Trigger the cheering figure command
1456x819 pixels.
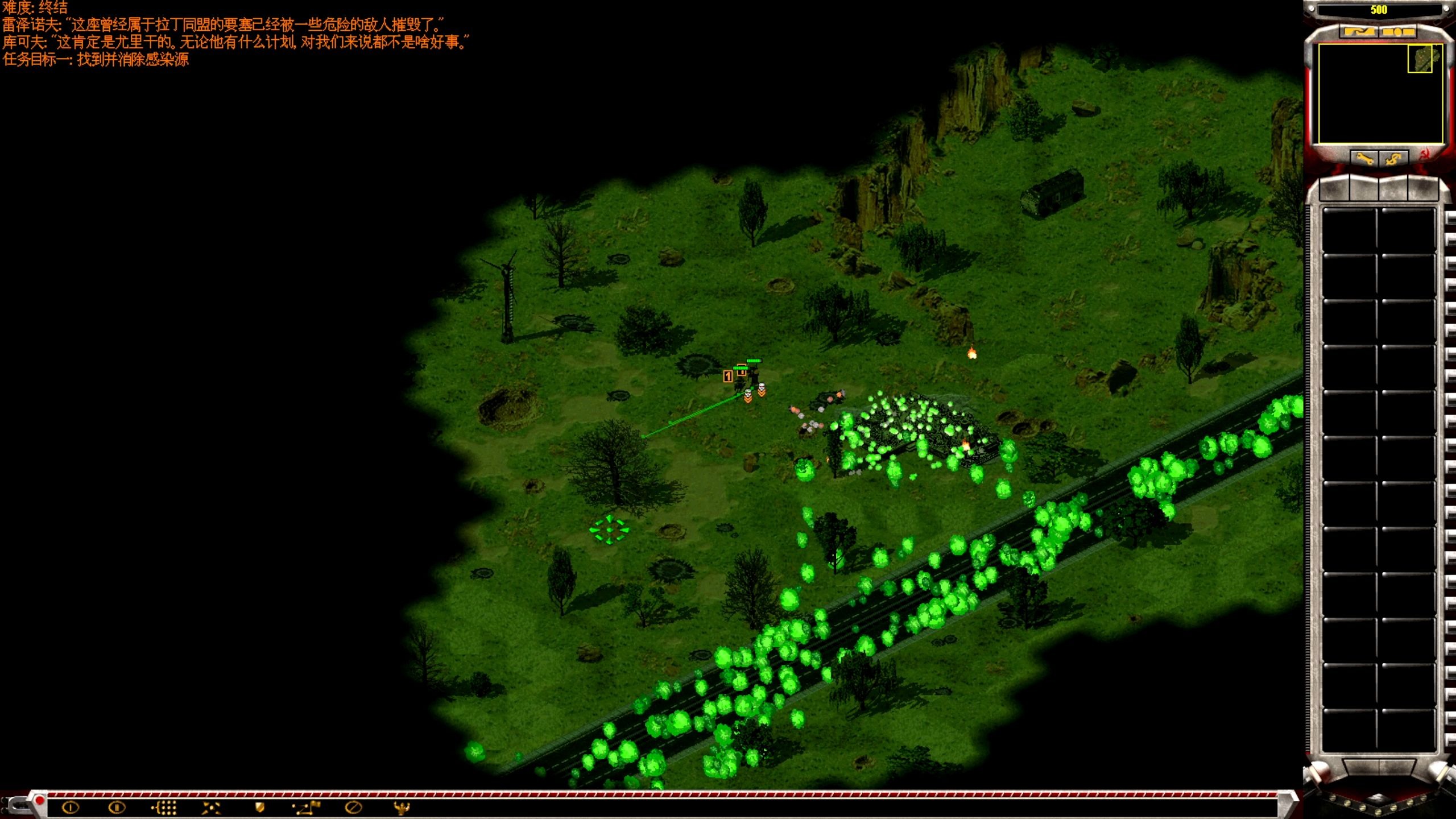click(401, 807)
